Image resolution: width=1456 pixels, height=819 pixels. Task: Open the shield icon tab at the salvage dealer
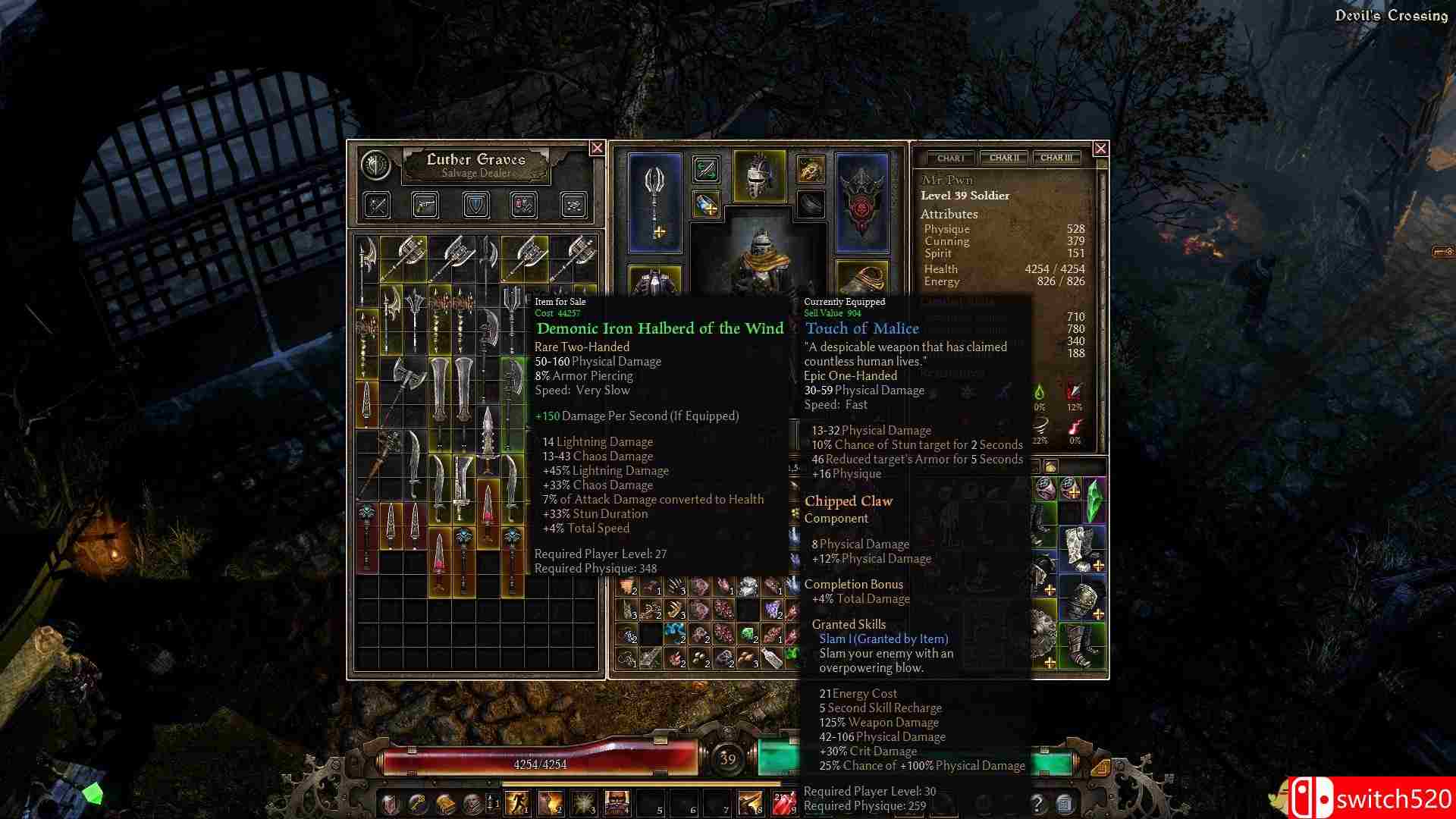point(475,205)
